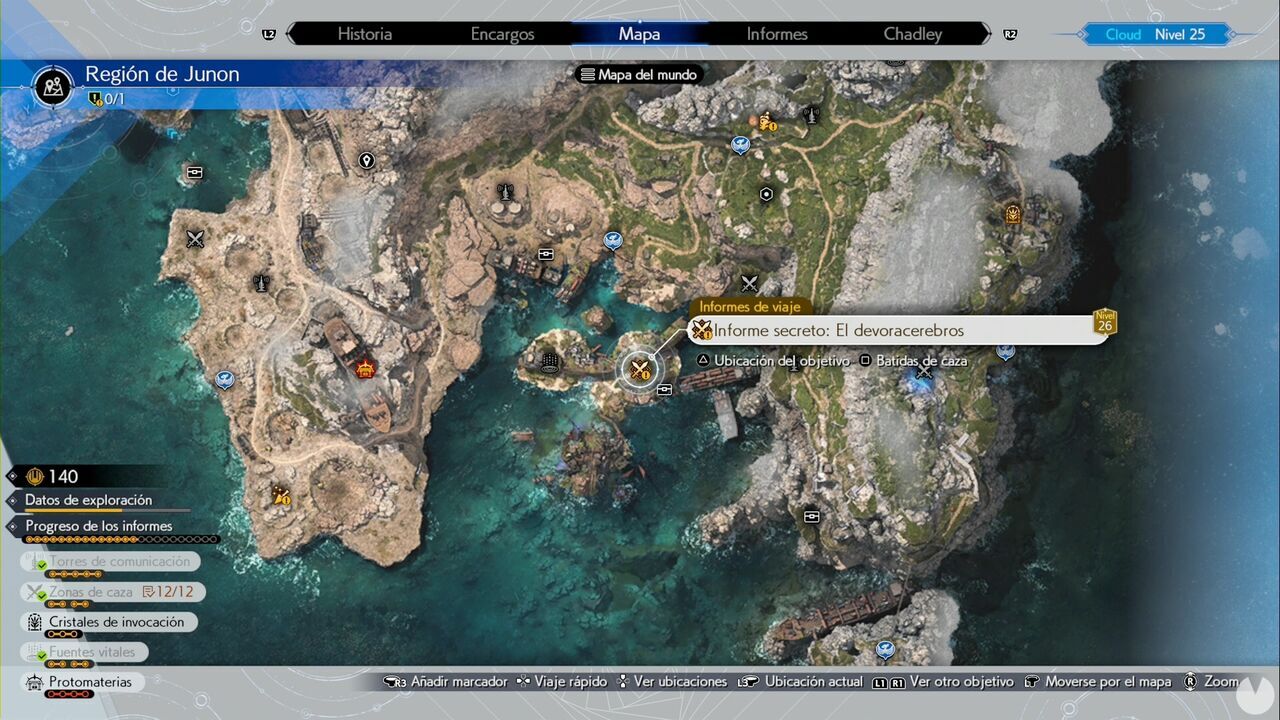Switch to the Informes tab
The image size is (1280, 720).
pyautogui.click(x=776, y=33)
